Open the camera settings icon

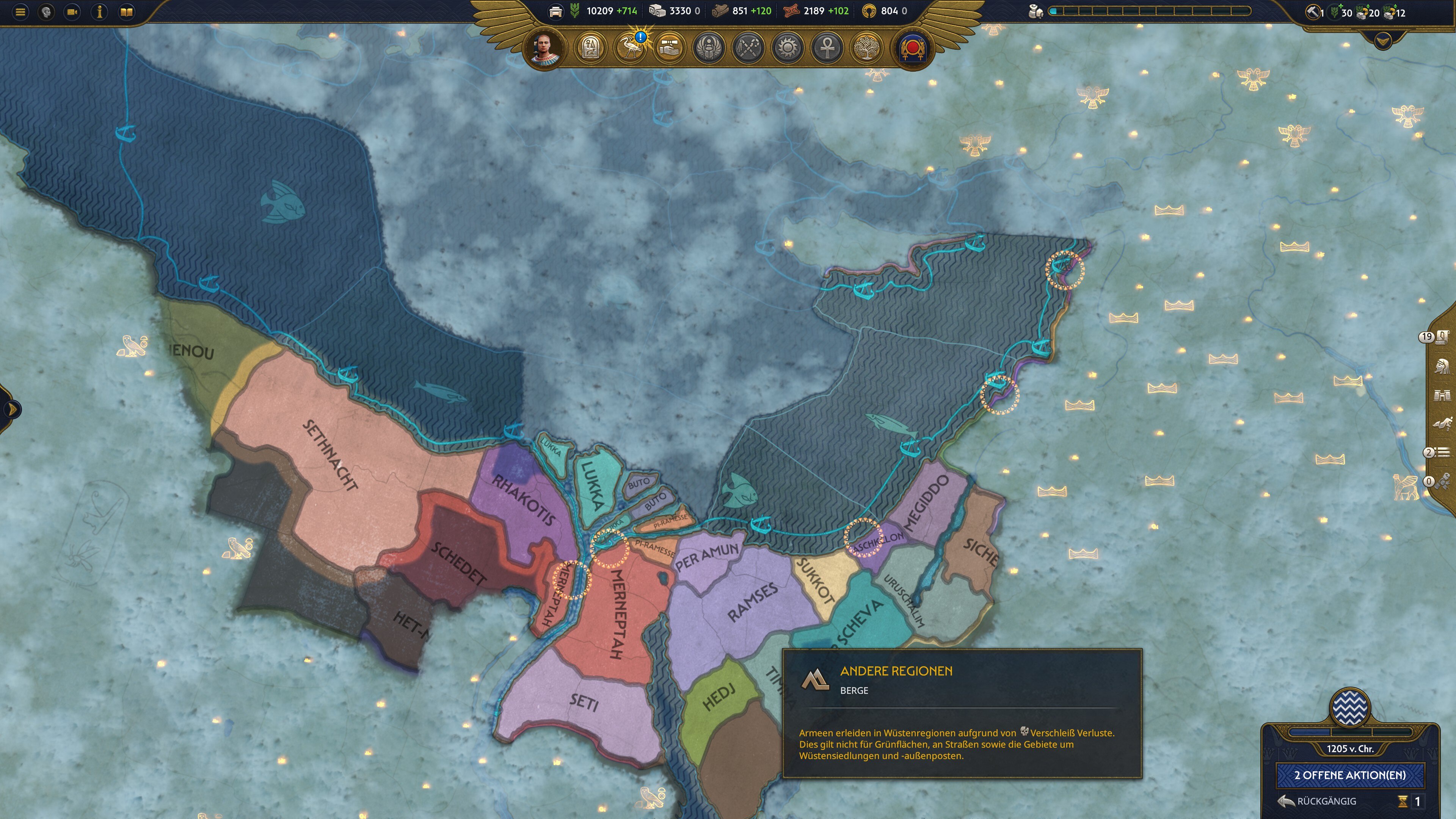(x=72, y=12)
